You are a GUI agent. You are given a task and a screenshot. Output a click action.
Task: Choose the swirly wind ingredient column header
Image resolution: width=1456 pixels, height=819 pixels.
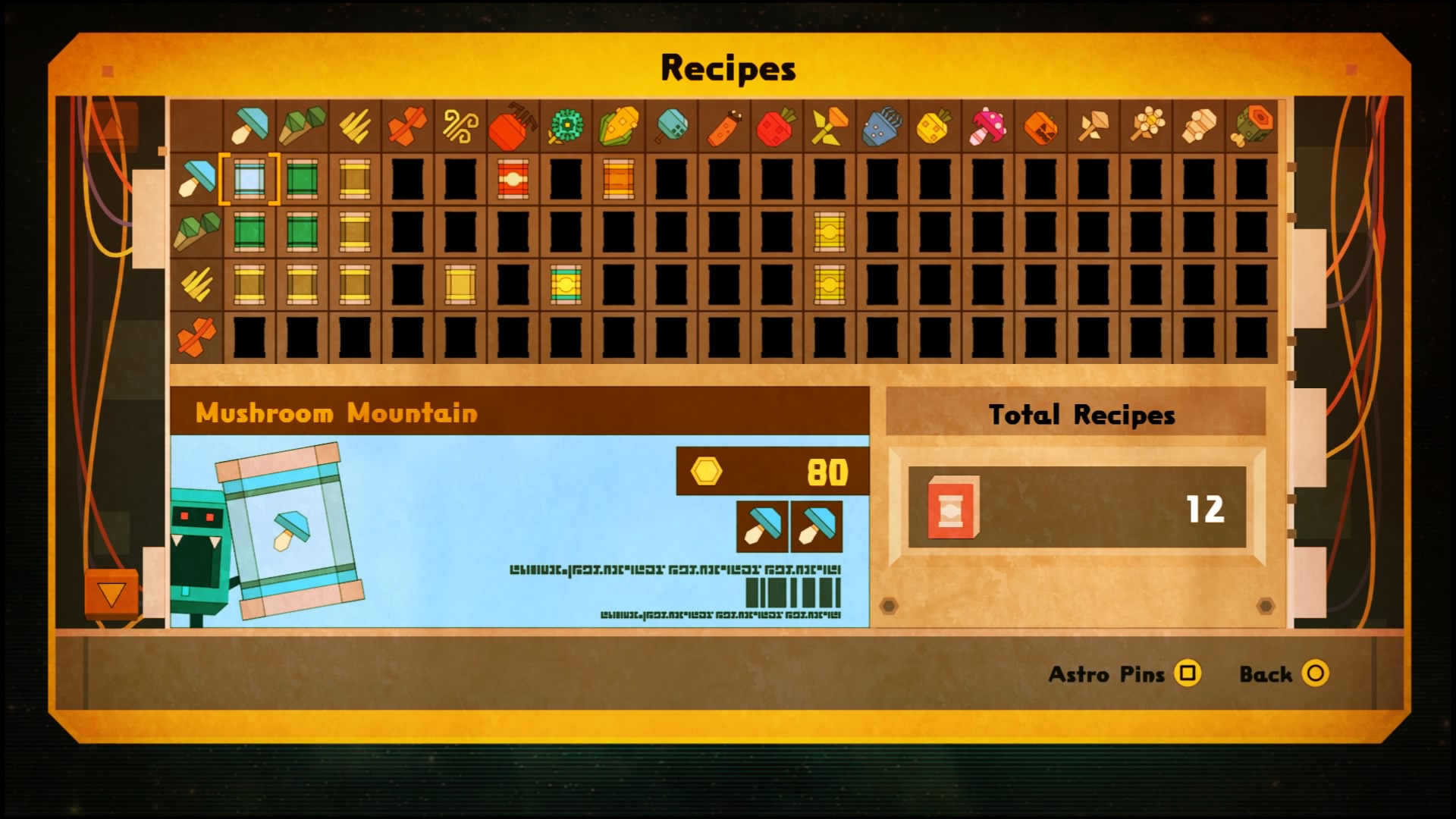point(460,126)
